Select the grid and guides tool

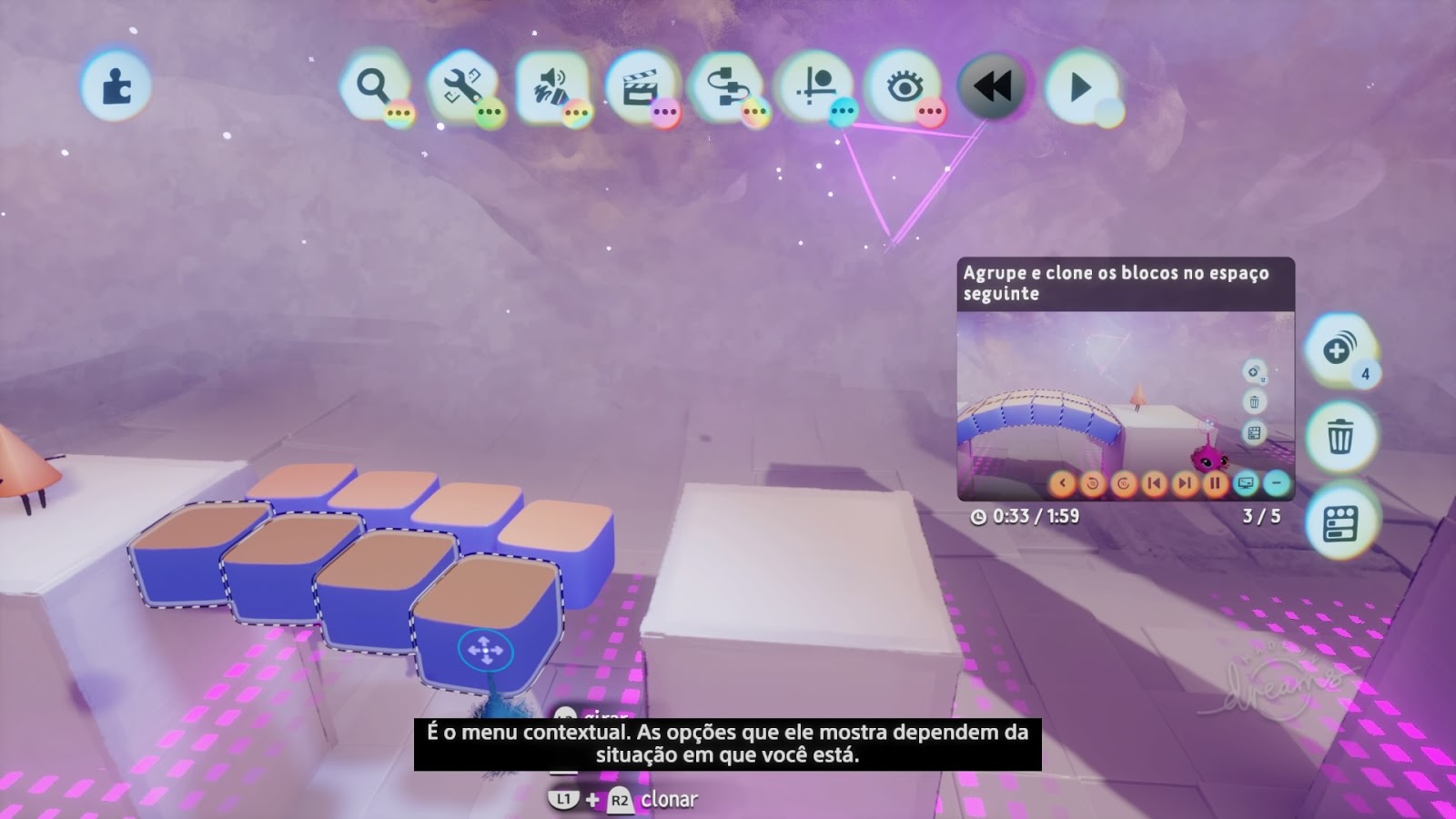click(x=815, y=85)
